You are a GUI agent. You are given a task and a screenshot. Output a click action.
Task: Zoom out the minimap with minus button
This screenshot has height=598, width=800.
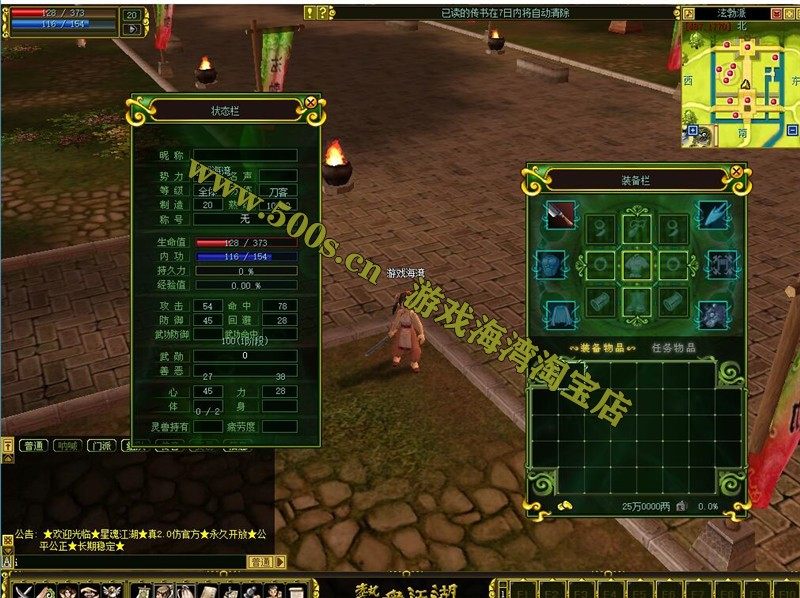790,131
